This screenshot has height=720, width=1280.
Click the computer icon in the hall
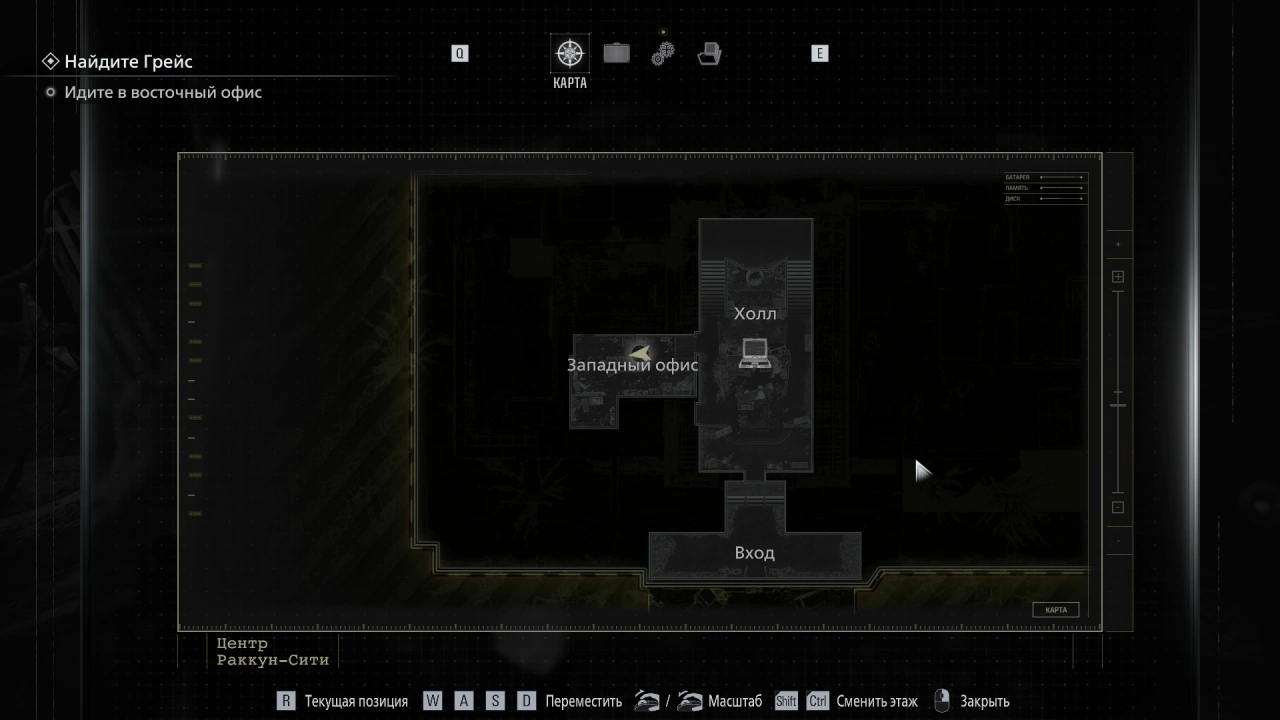tap(754, 353)
